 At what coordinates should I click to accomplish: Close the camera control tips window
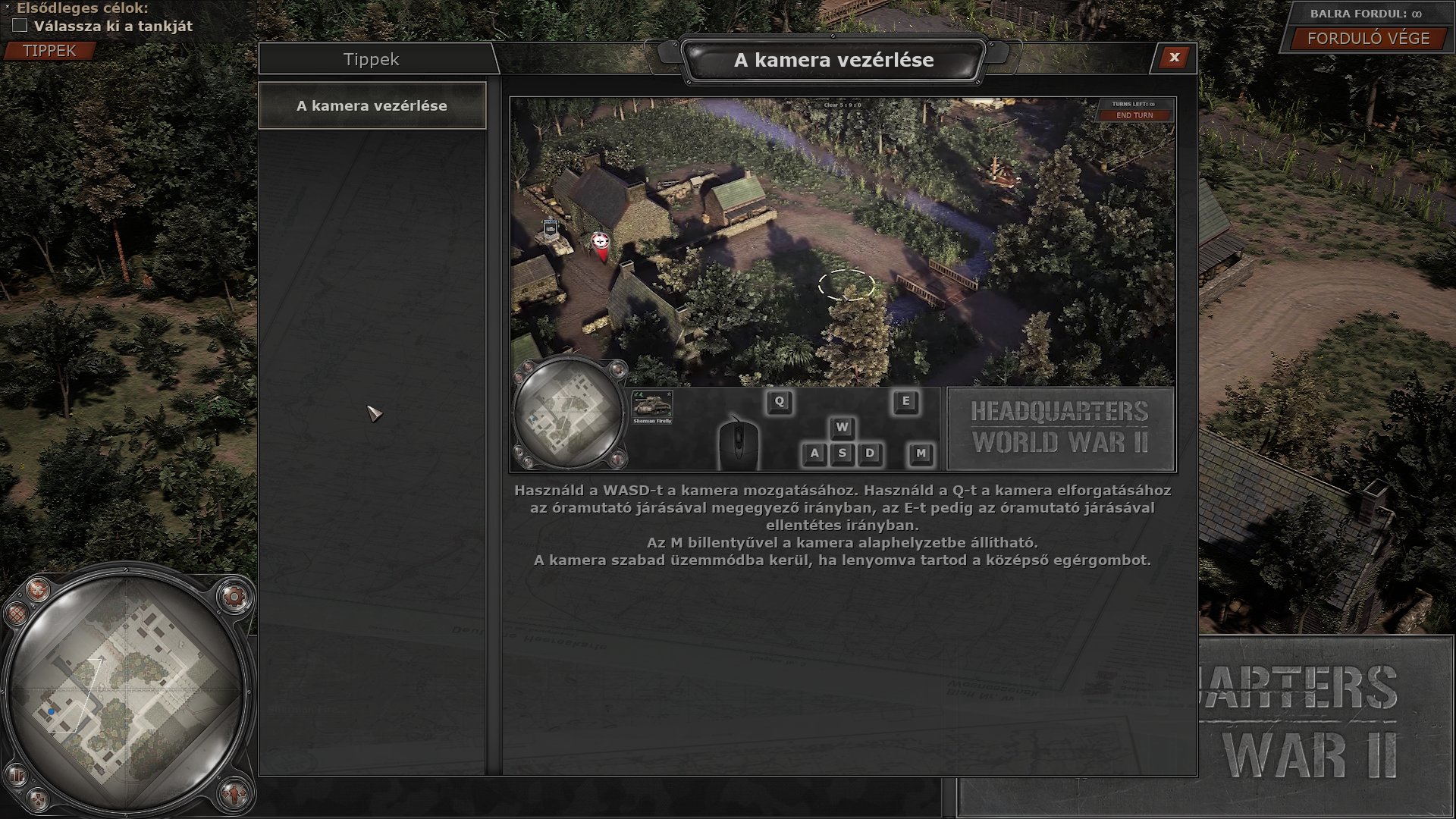pyautogui.click(x=1174, y=58)
